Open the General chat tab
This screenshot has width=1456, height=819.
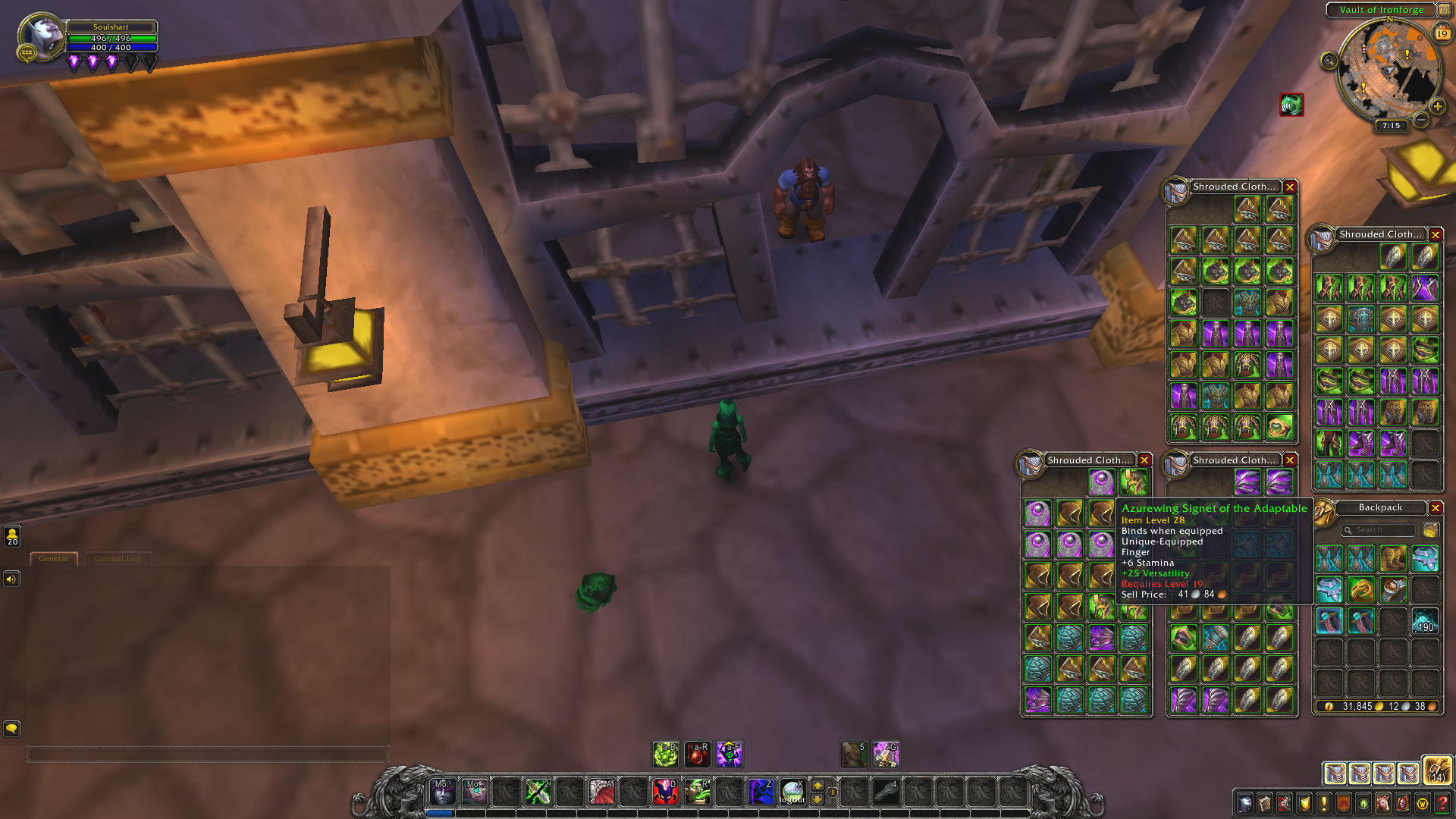tap(53, 559)
